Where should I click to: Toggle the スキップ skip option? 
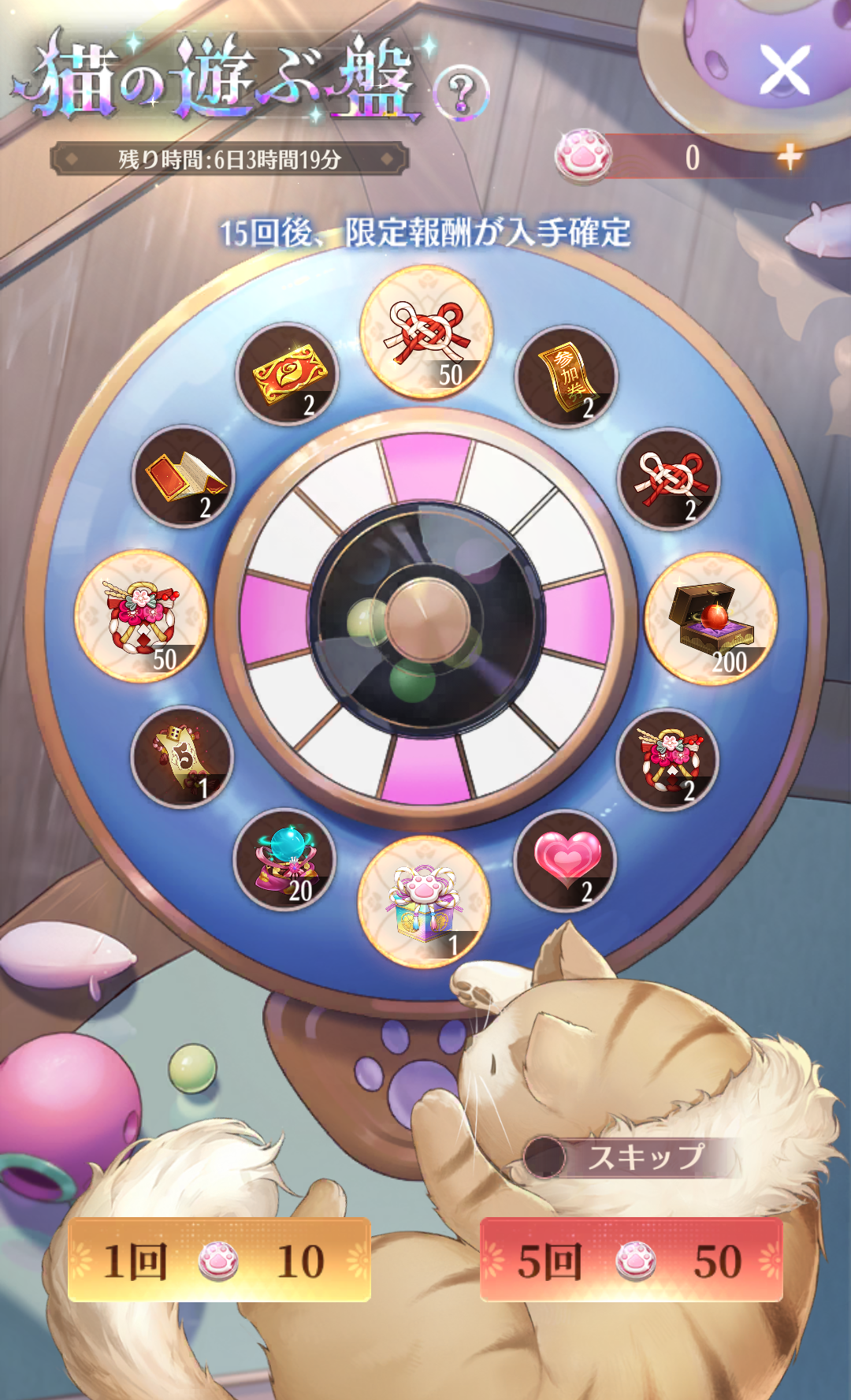point(545,1157)
